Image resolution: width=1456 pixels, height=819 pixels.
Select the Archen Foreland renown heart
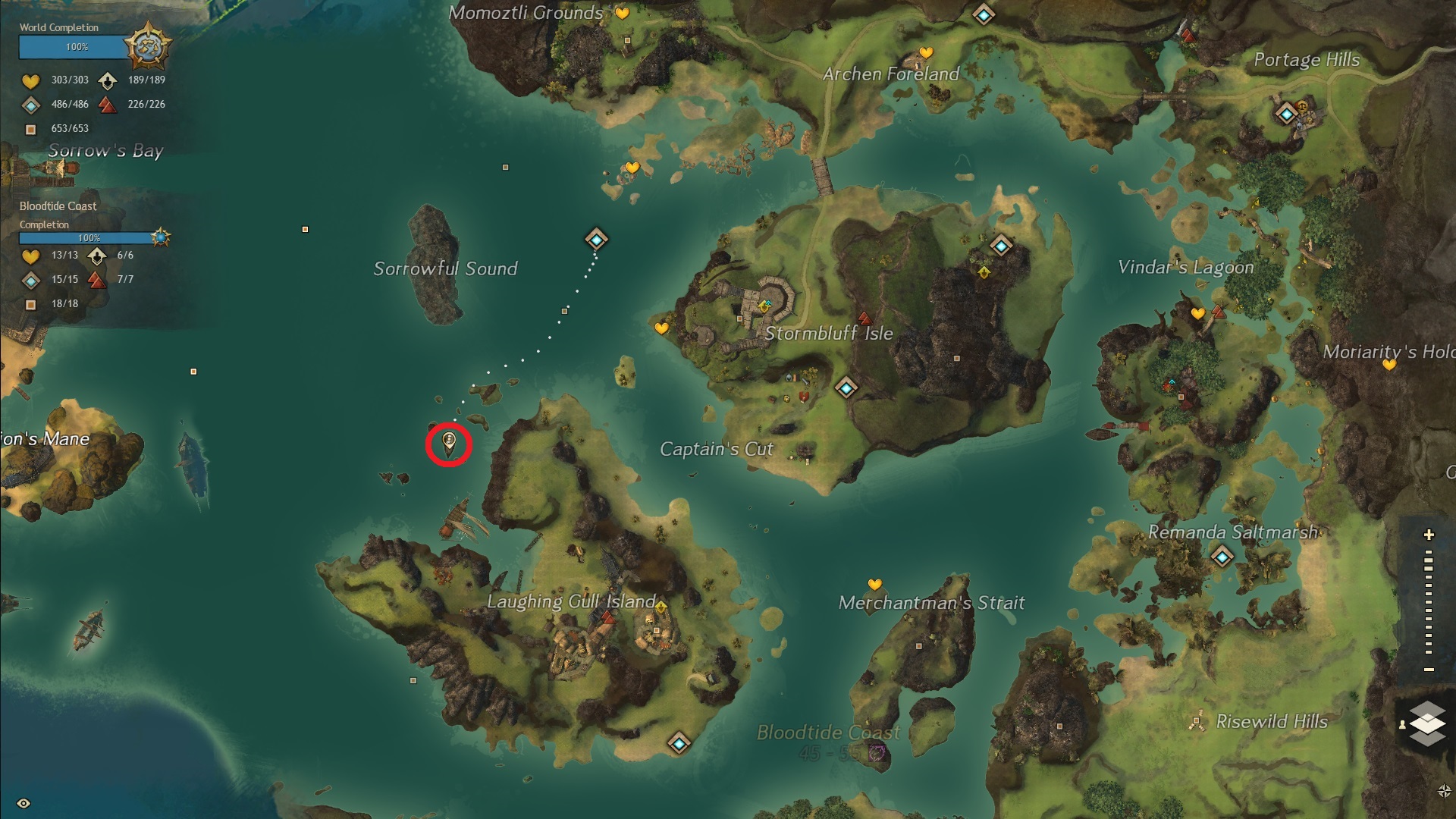926,52
